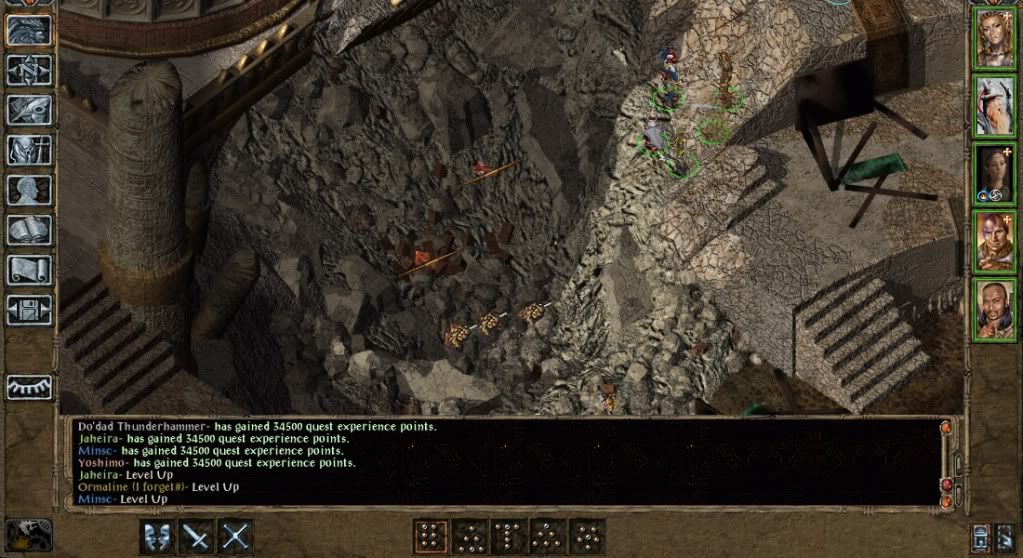Open the inventory screen via the armor icon
This screenshot has height=558, width=1023.
(x=29, y=149)
